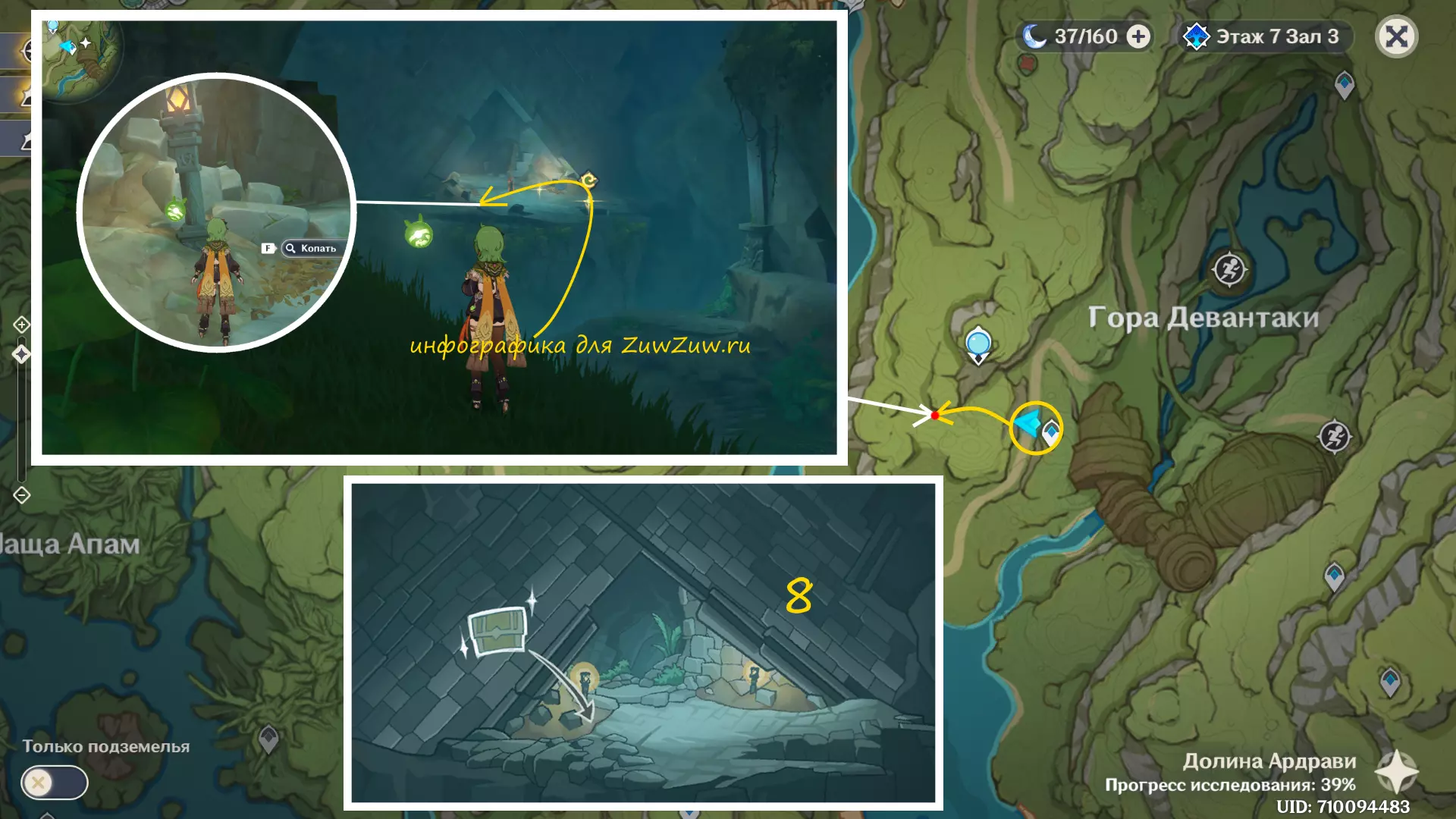The height and width of the screenshot is (819, 1456).
Task: Open the Долина Ардрави exploration progress star
Action: point(1397,772)
